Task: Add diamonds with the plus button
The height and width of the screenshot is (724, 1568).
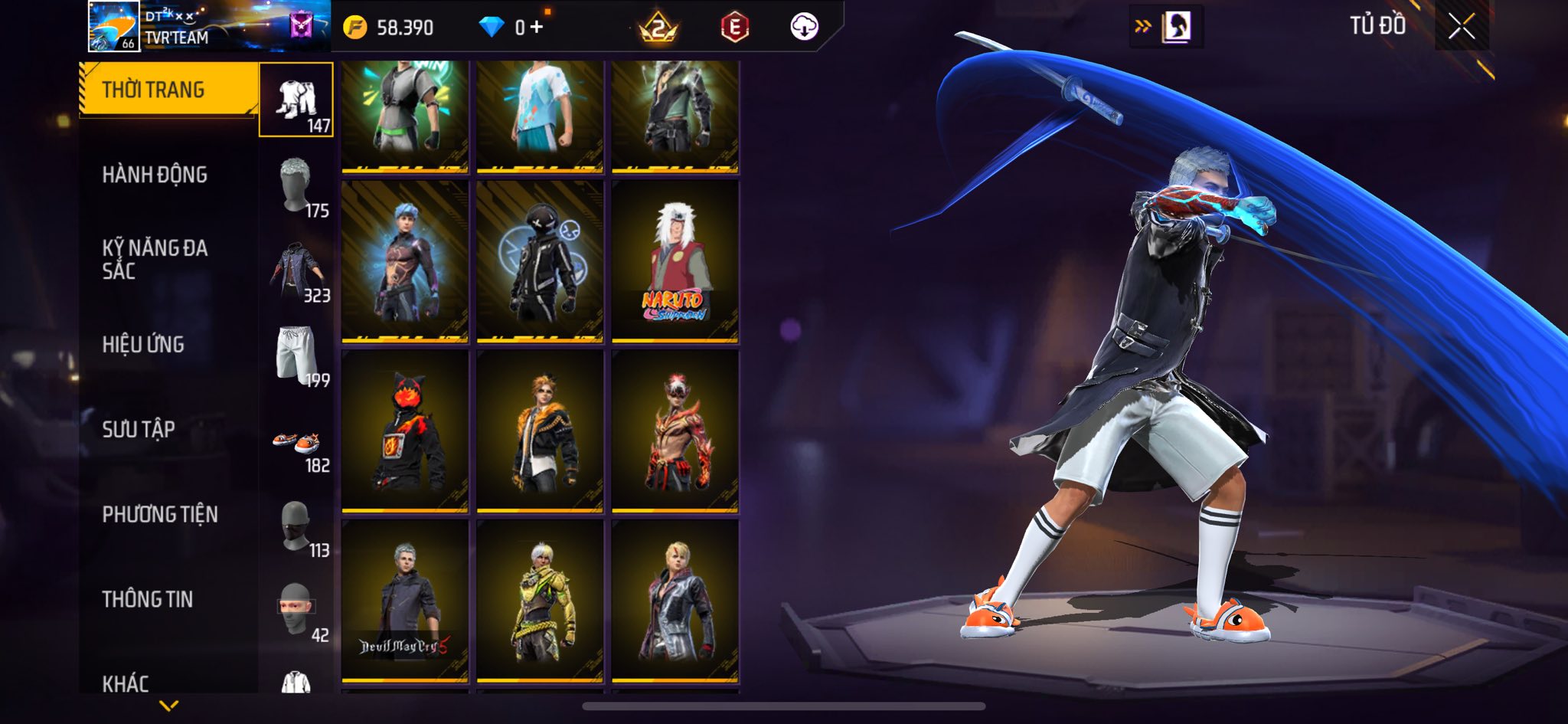Action: 537,28
